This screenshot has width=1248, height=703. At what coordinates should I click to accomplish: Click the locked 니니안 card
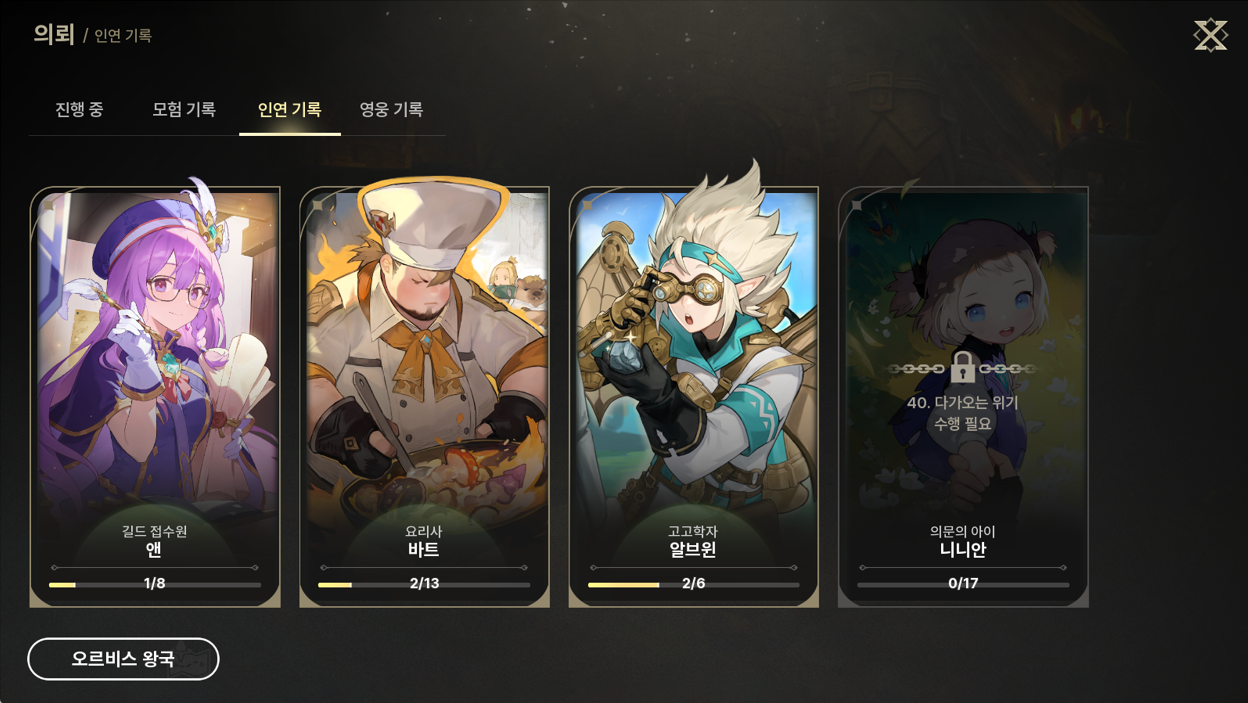(x=963, y=397)
